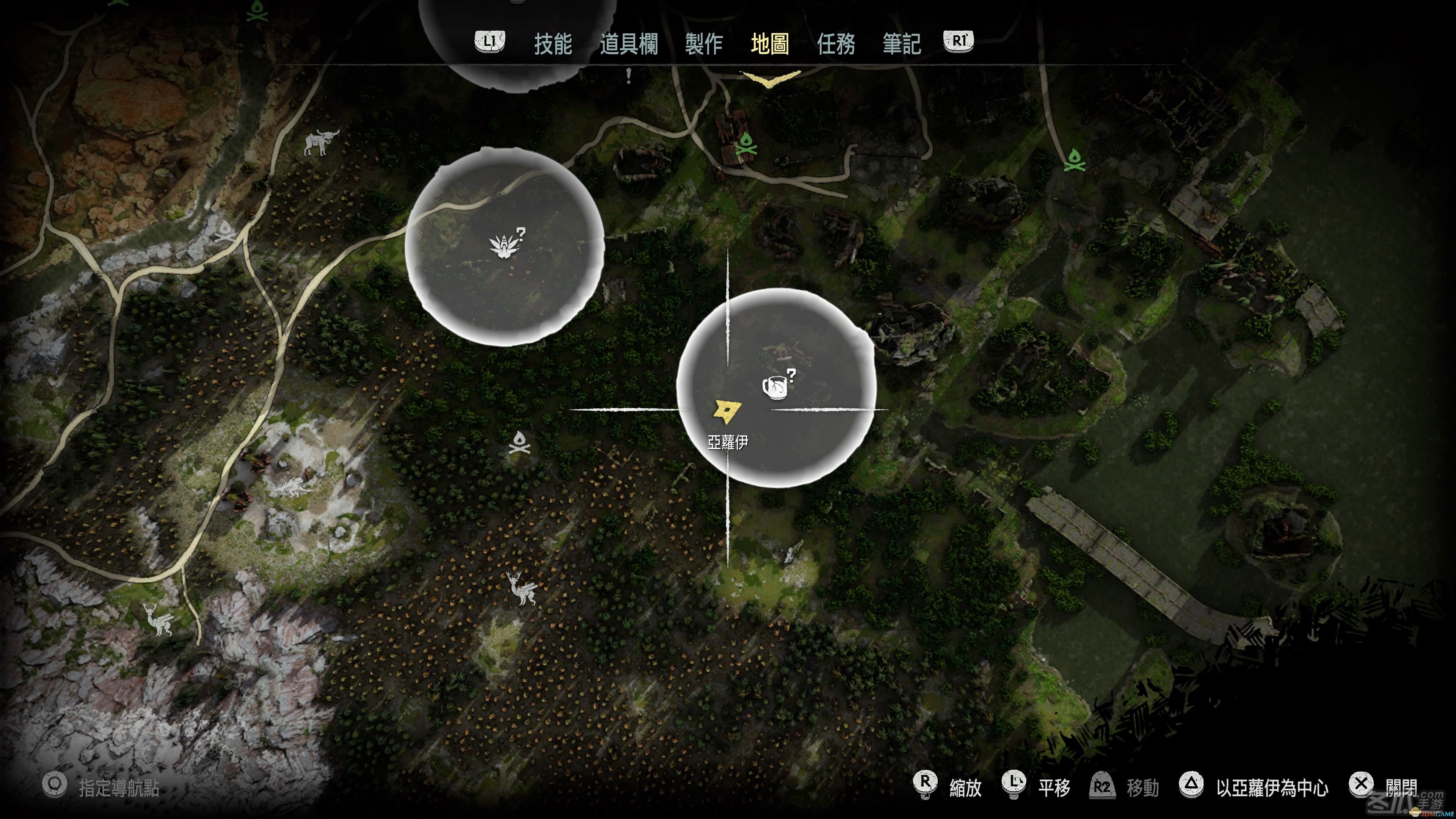Open the 道具欄 inventory tab
Screen dimensions: 1456x819
point(629,44)
